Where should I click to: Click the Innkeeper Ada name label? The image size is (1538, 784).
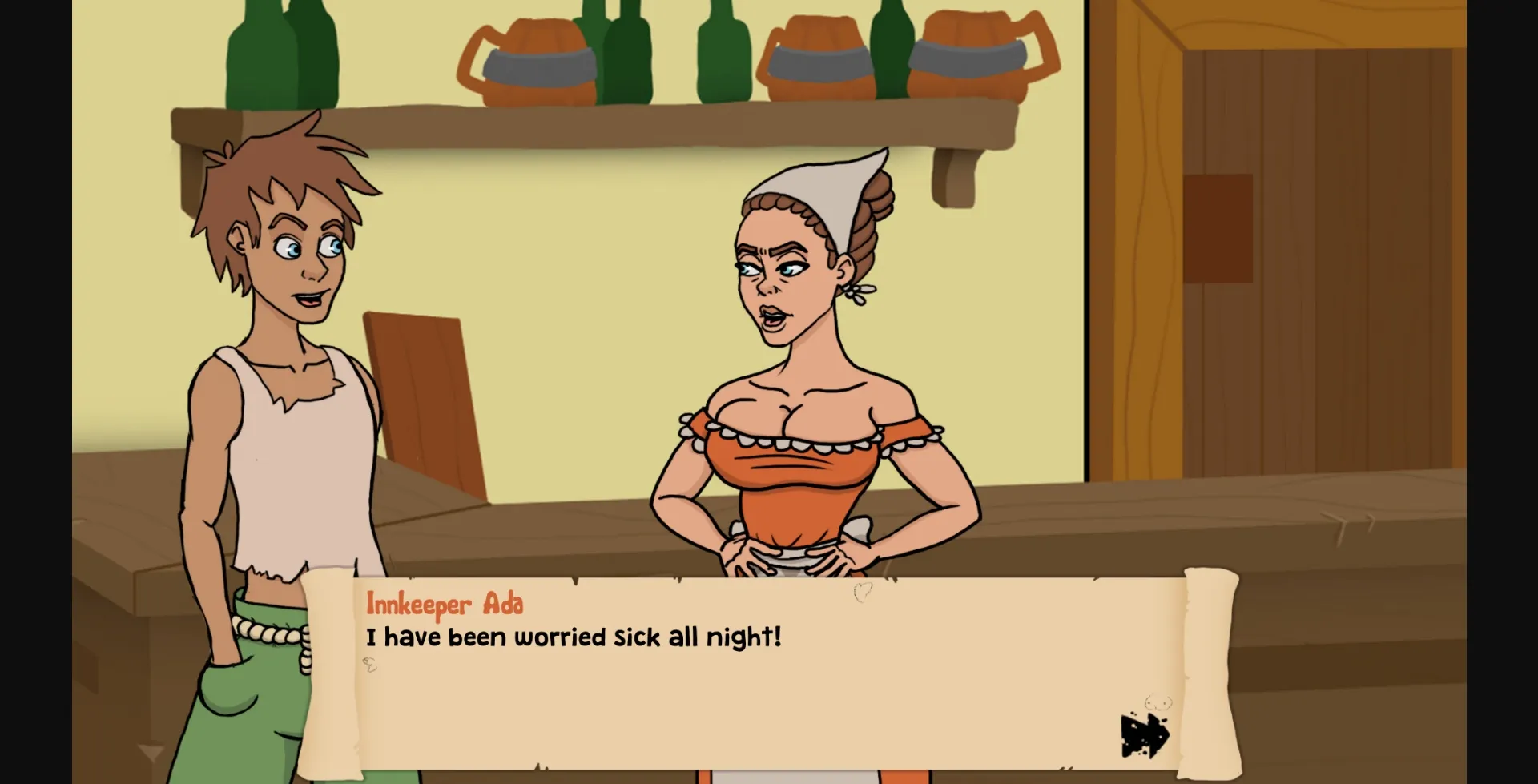point(445,606)
